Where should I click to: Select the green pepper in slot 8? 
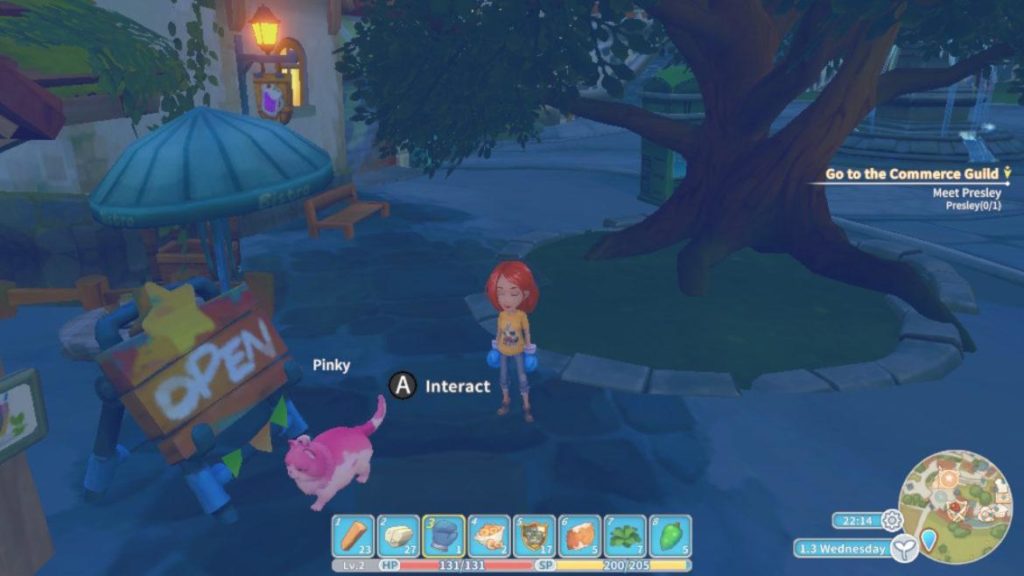pyautogui.click(x=671, y=536)
